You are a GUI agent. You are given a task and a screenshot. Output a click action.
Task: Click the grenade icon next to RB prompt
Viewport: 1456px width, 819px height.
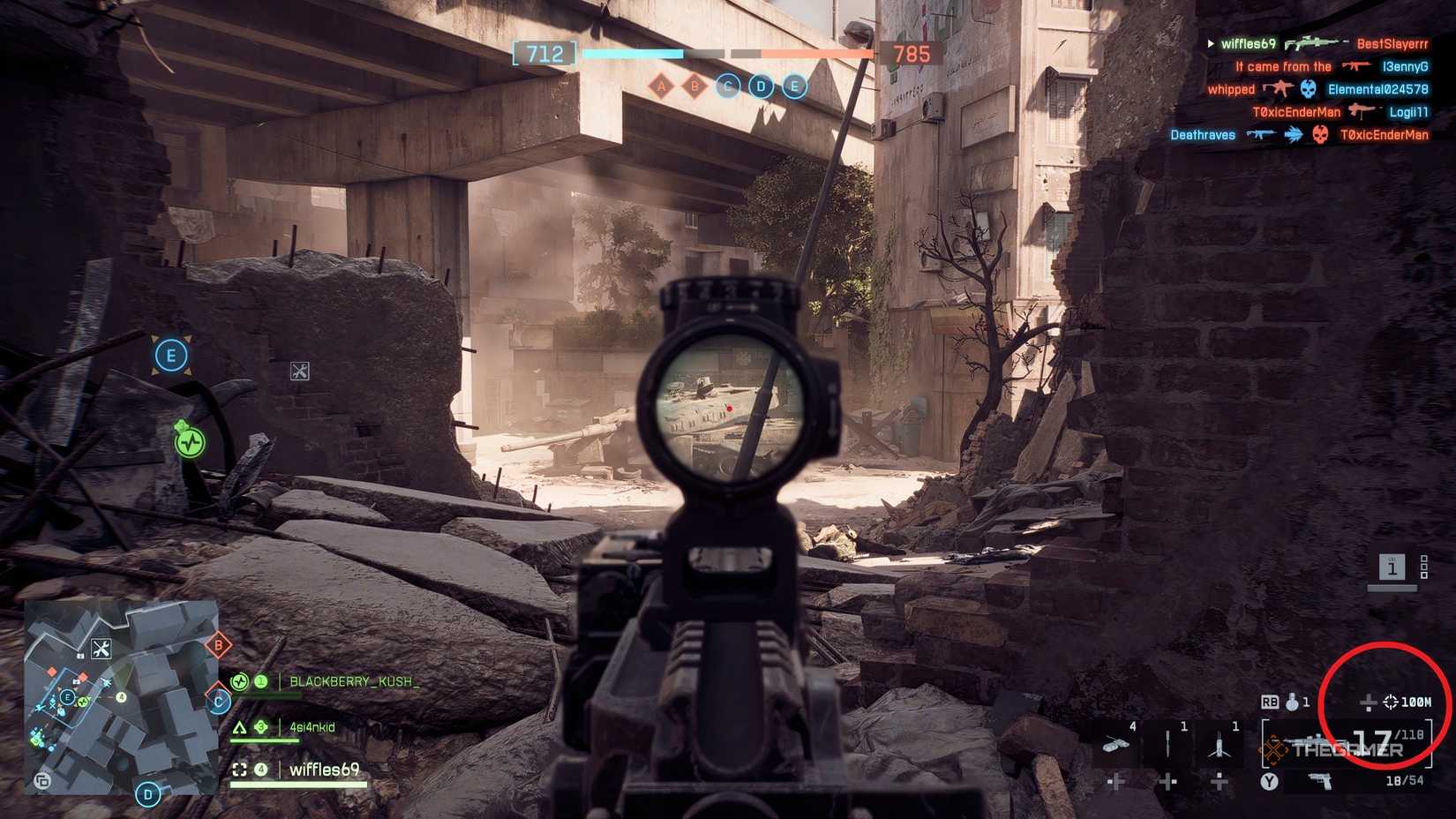click(x=1291, y=701)
